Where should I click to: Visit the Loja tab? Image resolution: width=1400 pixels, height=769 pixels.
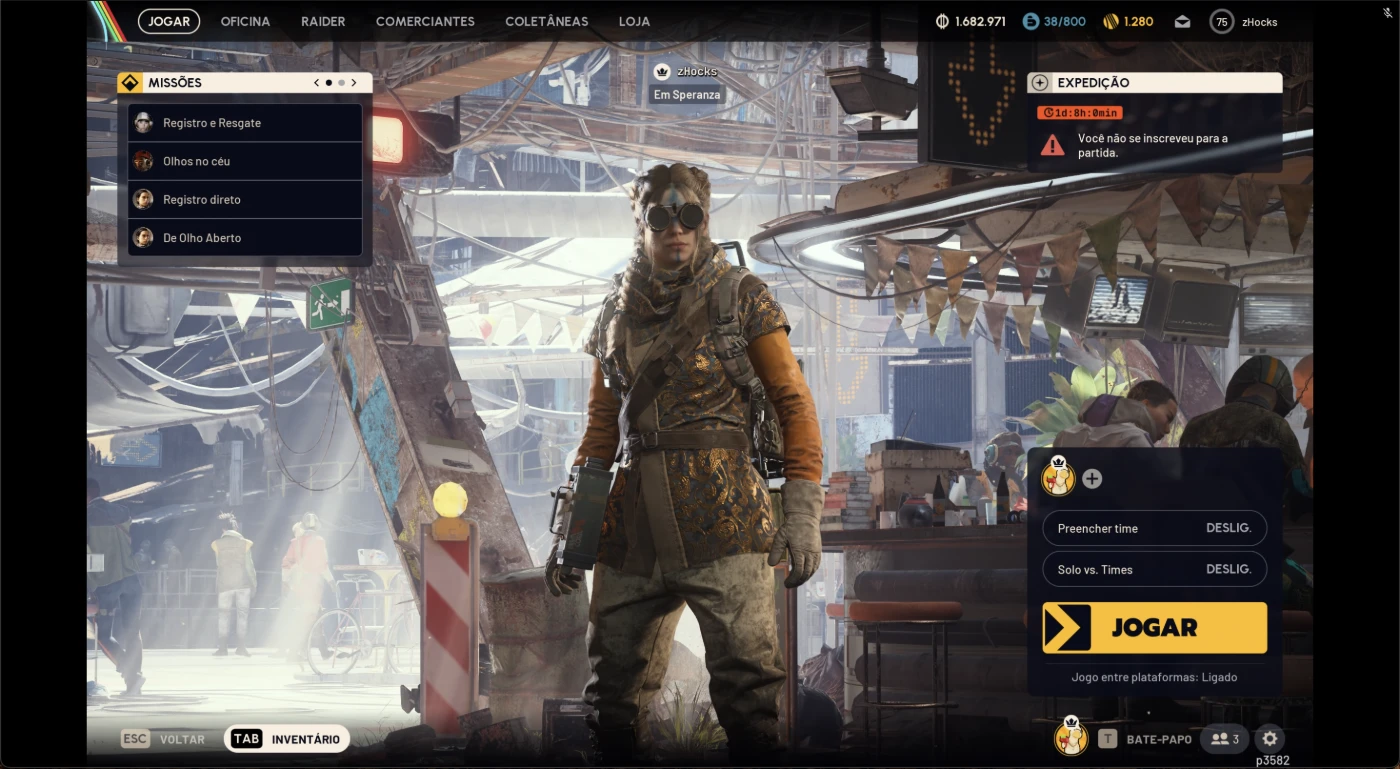(x=634, y=21)
